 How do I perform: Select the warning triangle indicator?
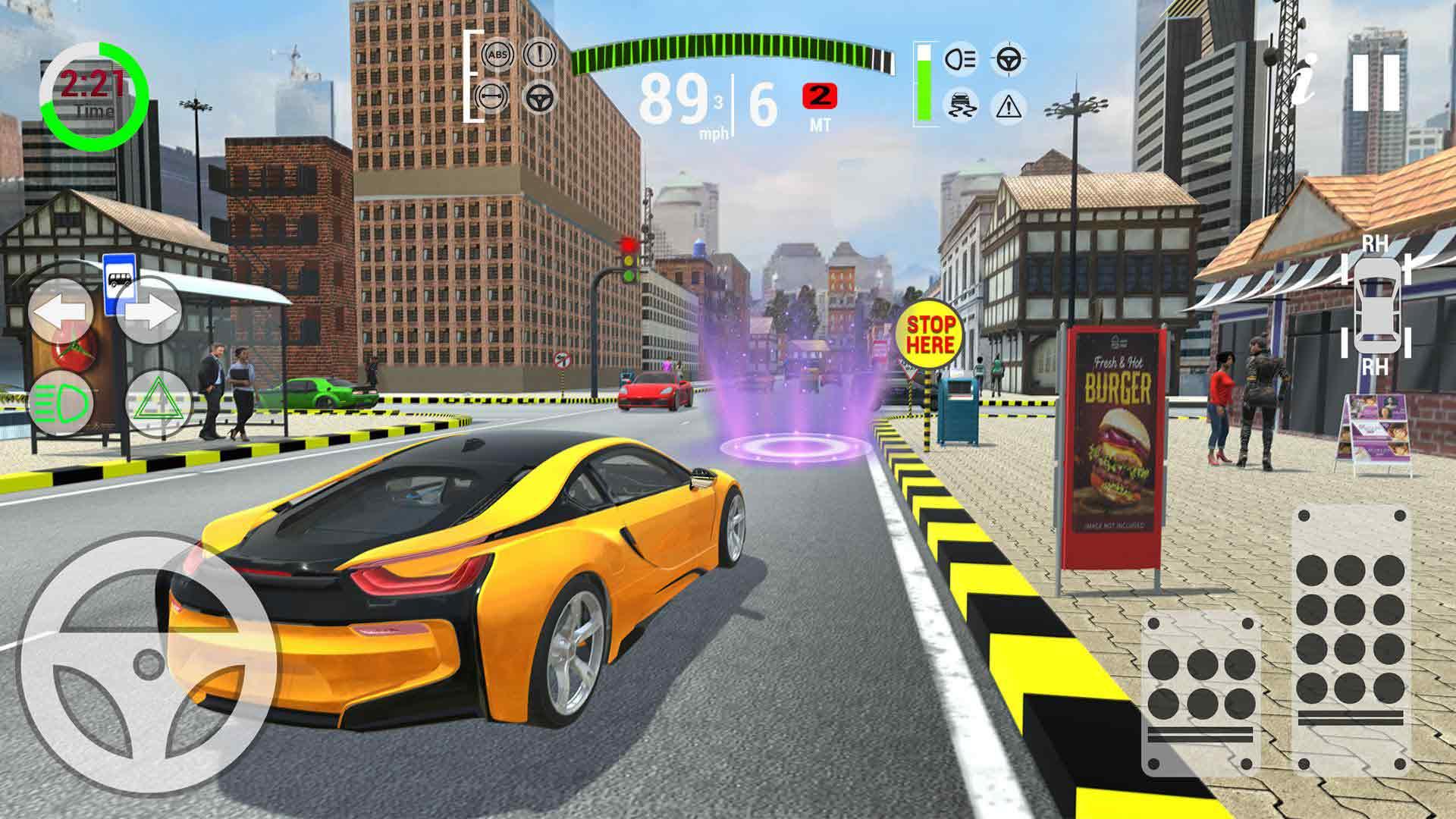[x=1009, y=105]
